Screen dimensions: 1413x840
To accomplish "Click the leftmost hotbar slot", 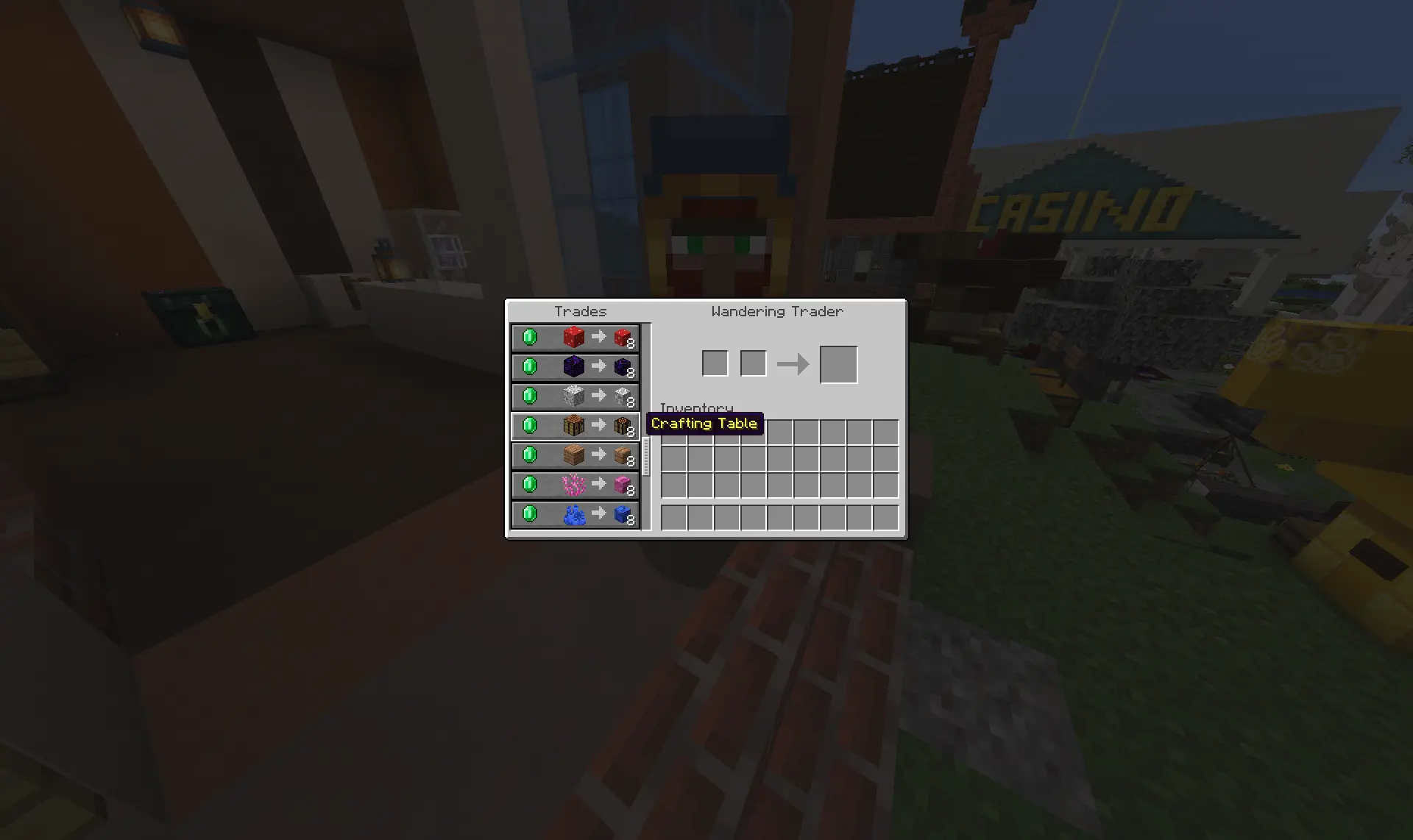I will point(673,517).
